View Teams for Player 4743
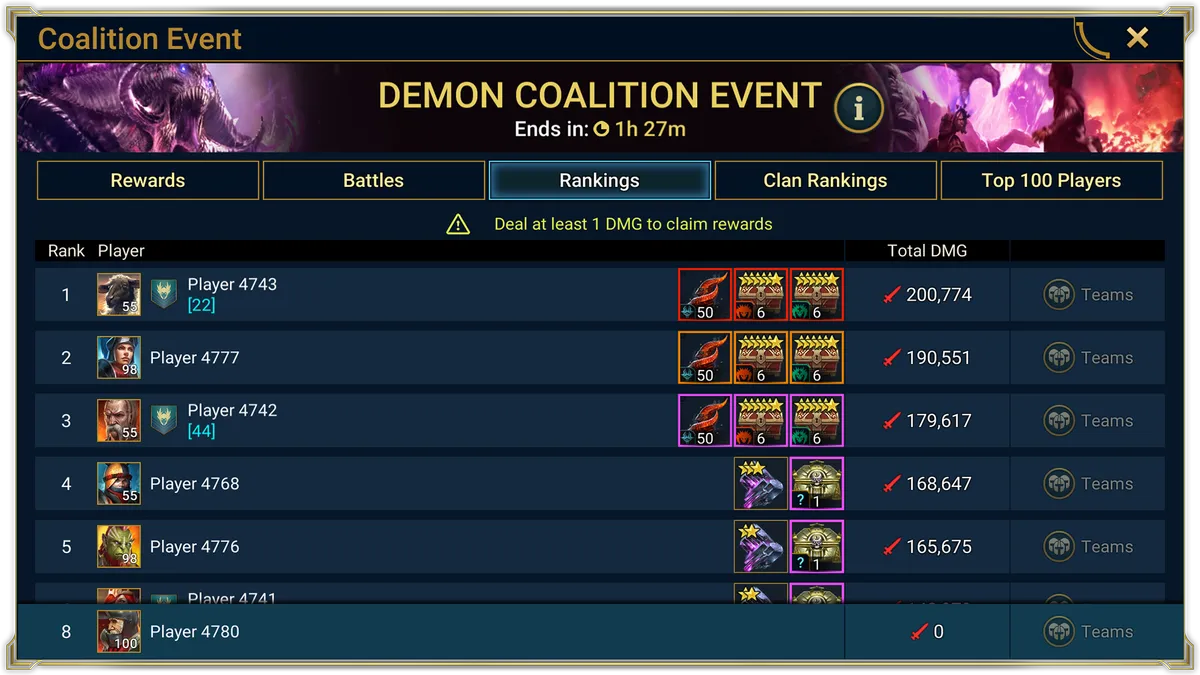Image resolution: width=1200 pixels, height=675 pixels. (x=1088, y=295)
